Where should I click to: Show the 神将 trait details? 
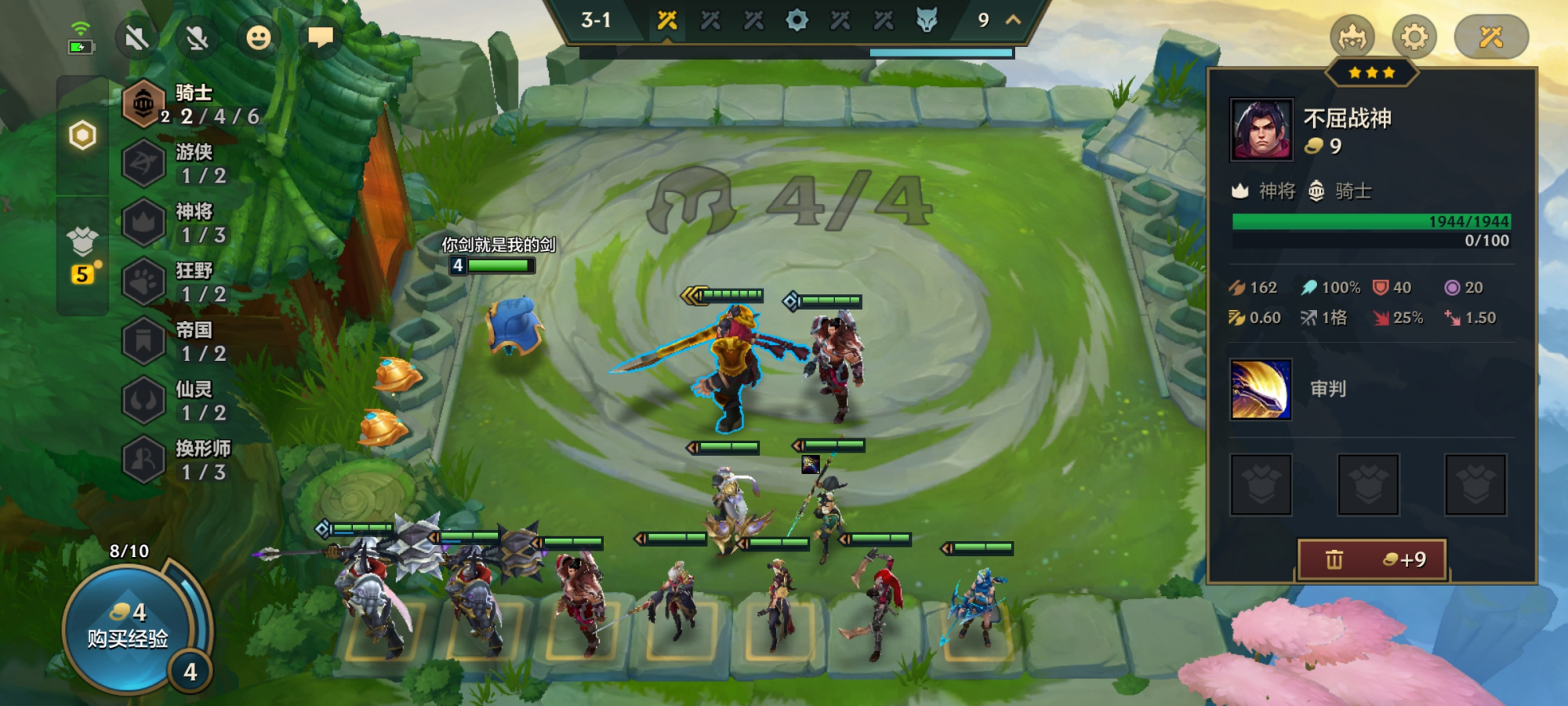[192, 223]
